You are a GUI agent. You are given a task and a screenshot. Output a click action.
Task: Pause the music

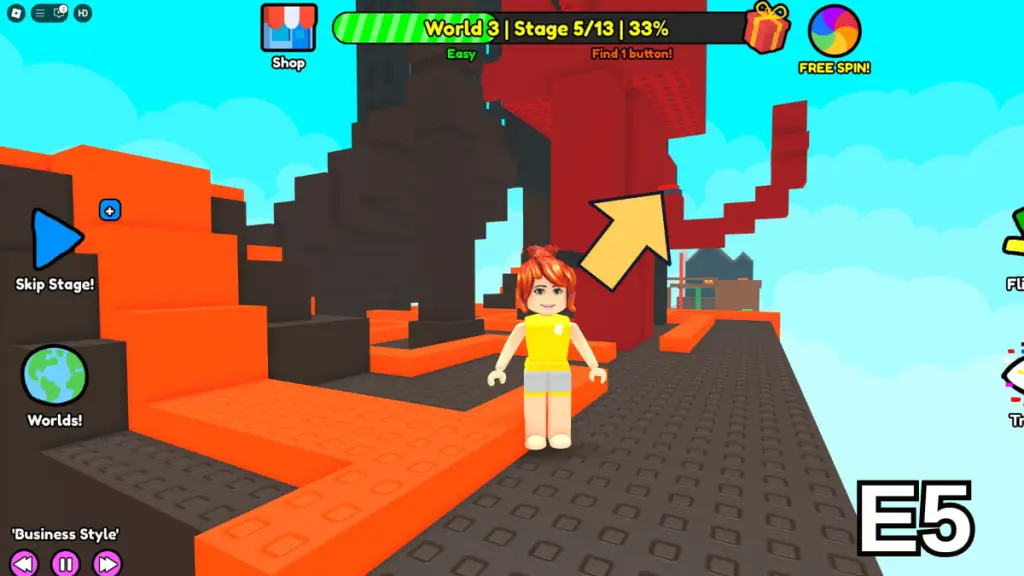click(65, 563)
